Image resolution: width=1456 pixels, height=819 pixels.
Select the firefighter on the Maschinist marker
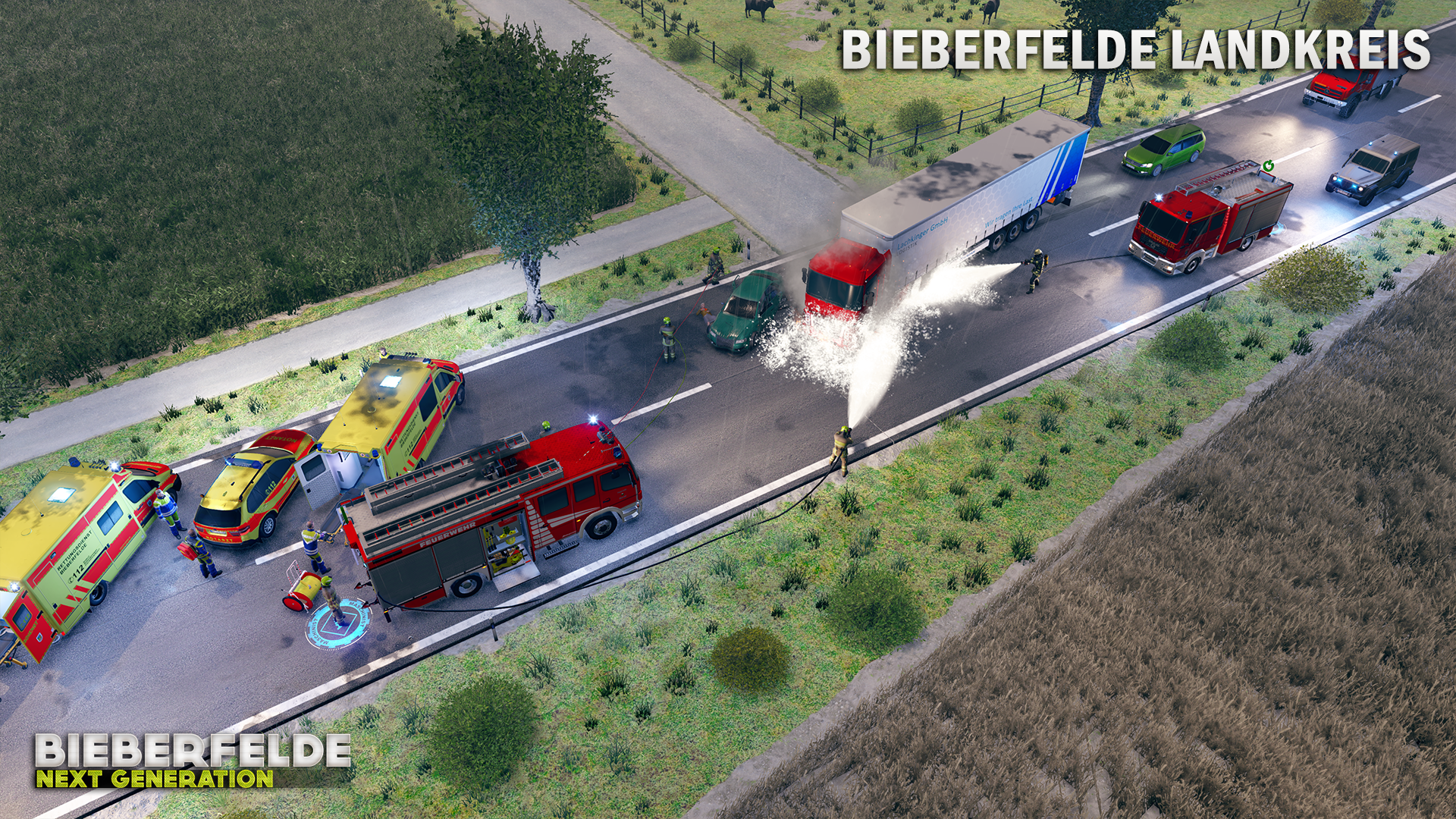coord(331,599)
